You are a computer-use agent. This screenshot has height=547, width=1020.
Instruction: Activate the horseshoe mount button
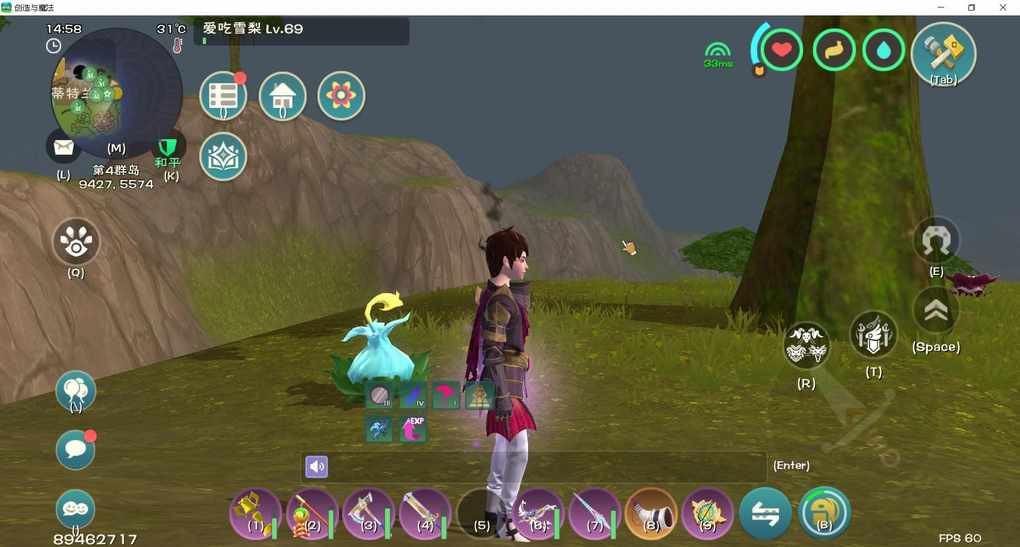(x=936, y=240)
